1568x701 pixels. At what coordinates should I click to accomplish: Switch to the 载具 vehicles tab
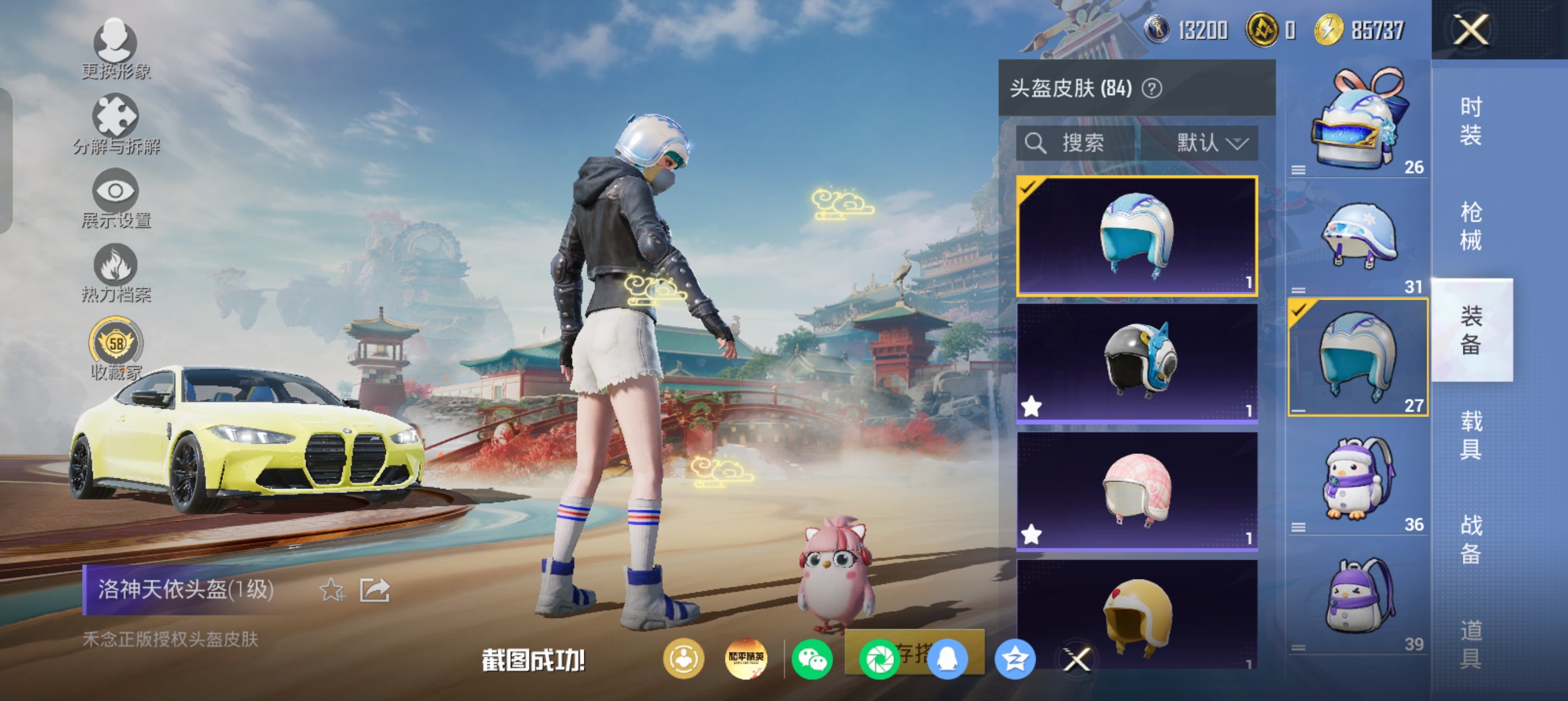tap(1471, 435)
